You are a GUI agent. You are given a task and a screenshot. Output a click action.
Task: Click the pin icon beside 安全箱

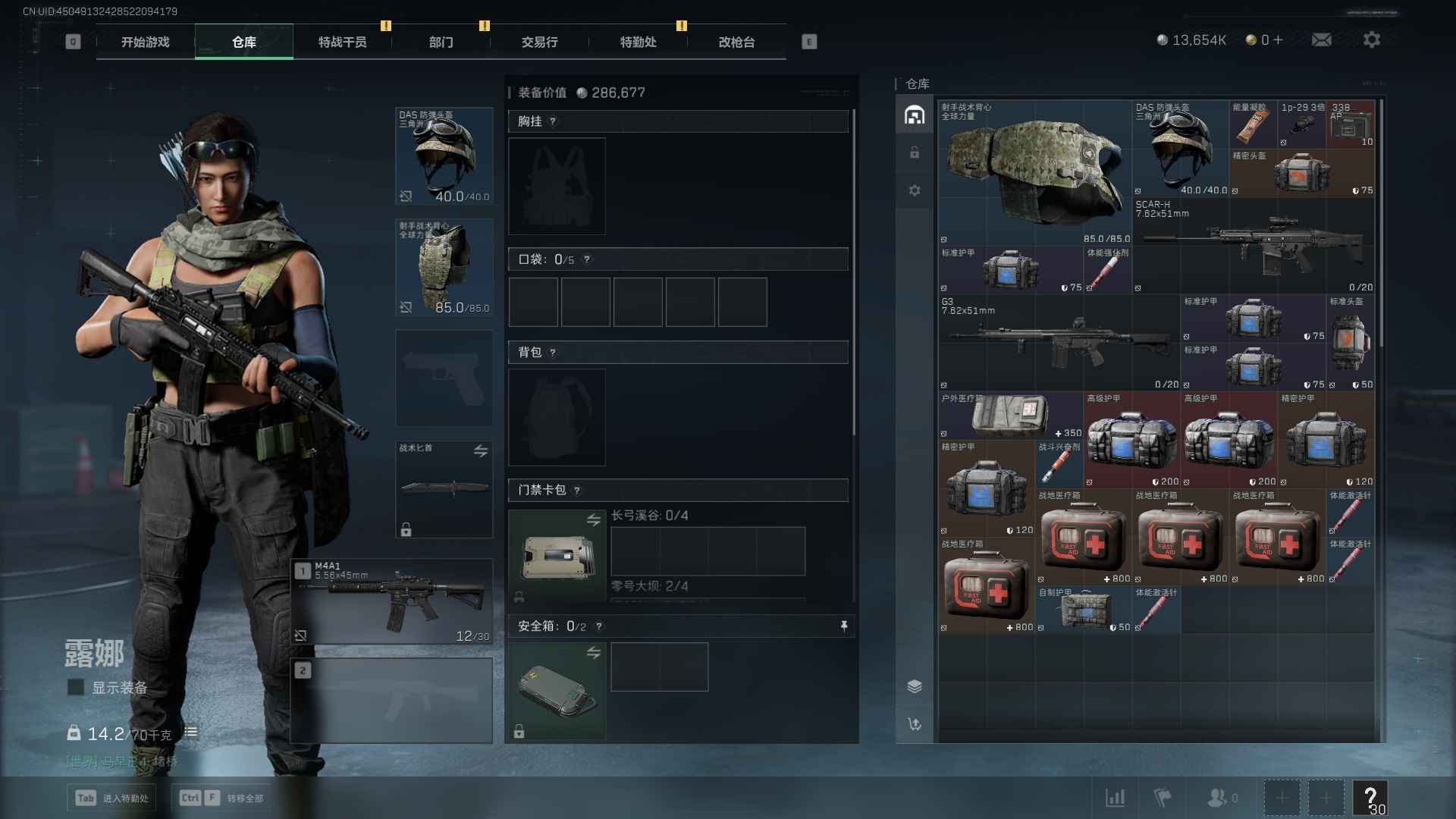click(844, 626)
